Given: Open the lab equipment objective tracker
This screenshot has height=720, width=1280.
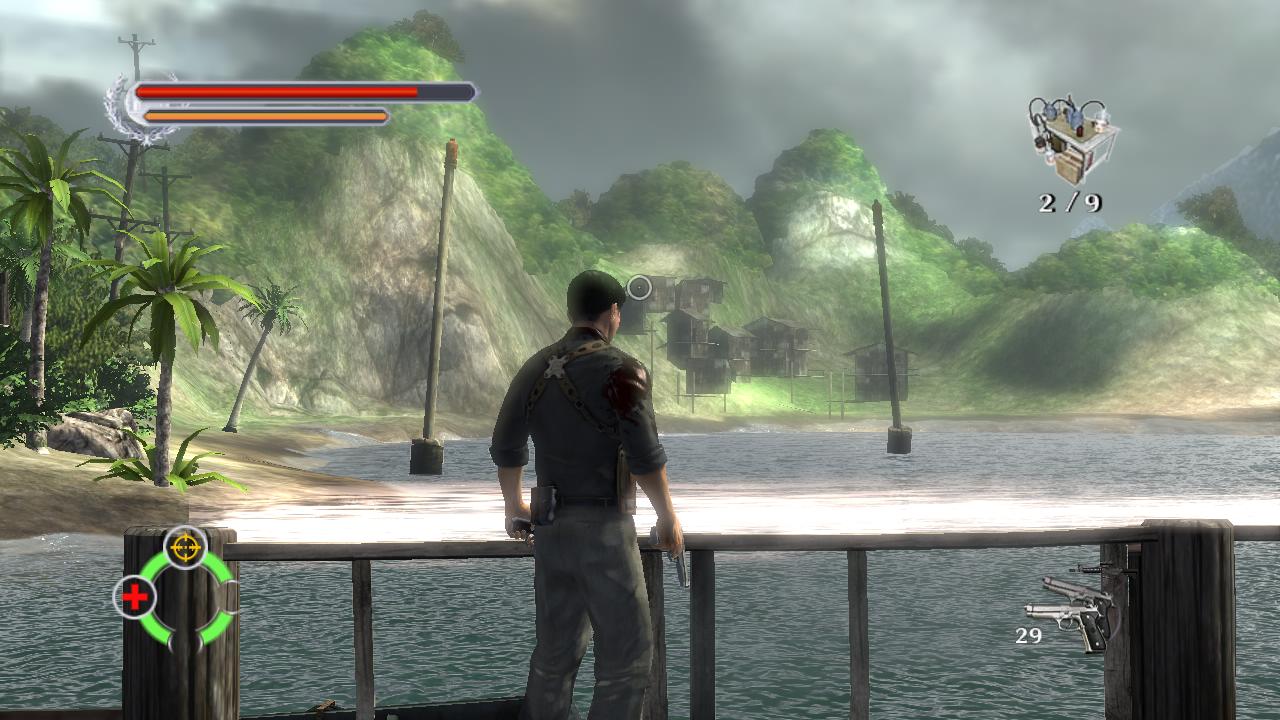Looking at the screenshot, I should tap(1071, 140).
